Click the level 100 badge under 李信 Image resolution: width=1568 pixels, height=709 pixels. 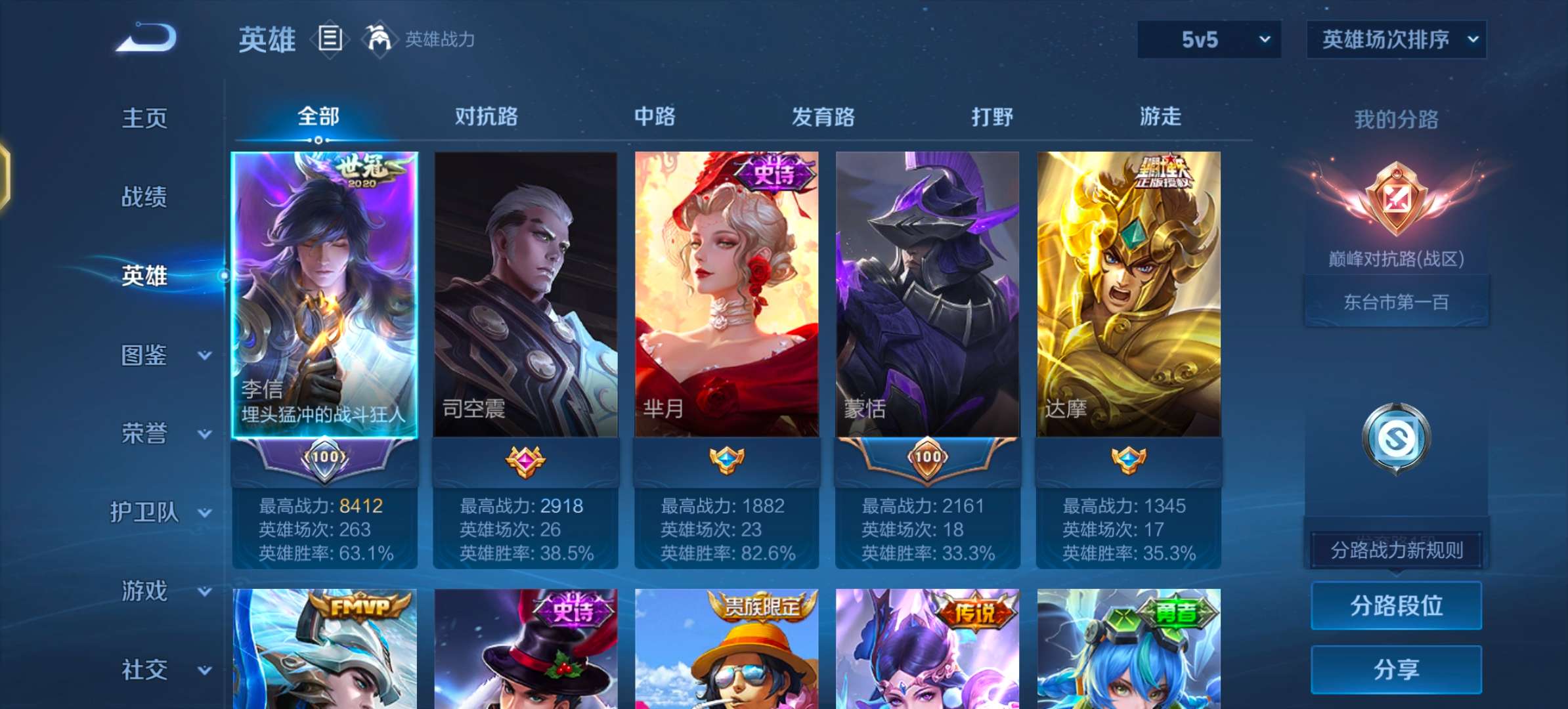tap(326, 460)
